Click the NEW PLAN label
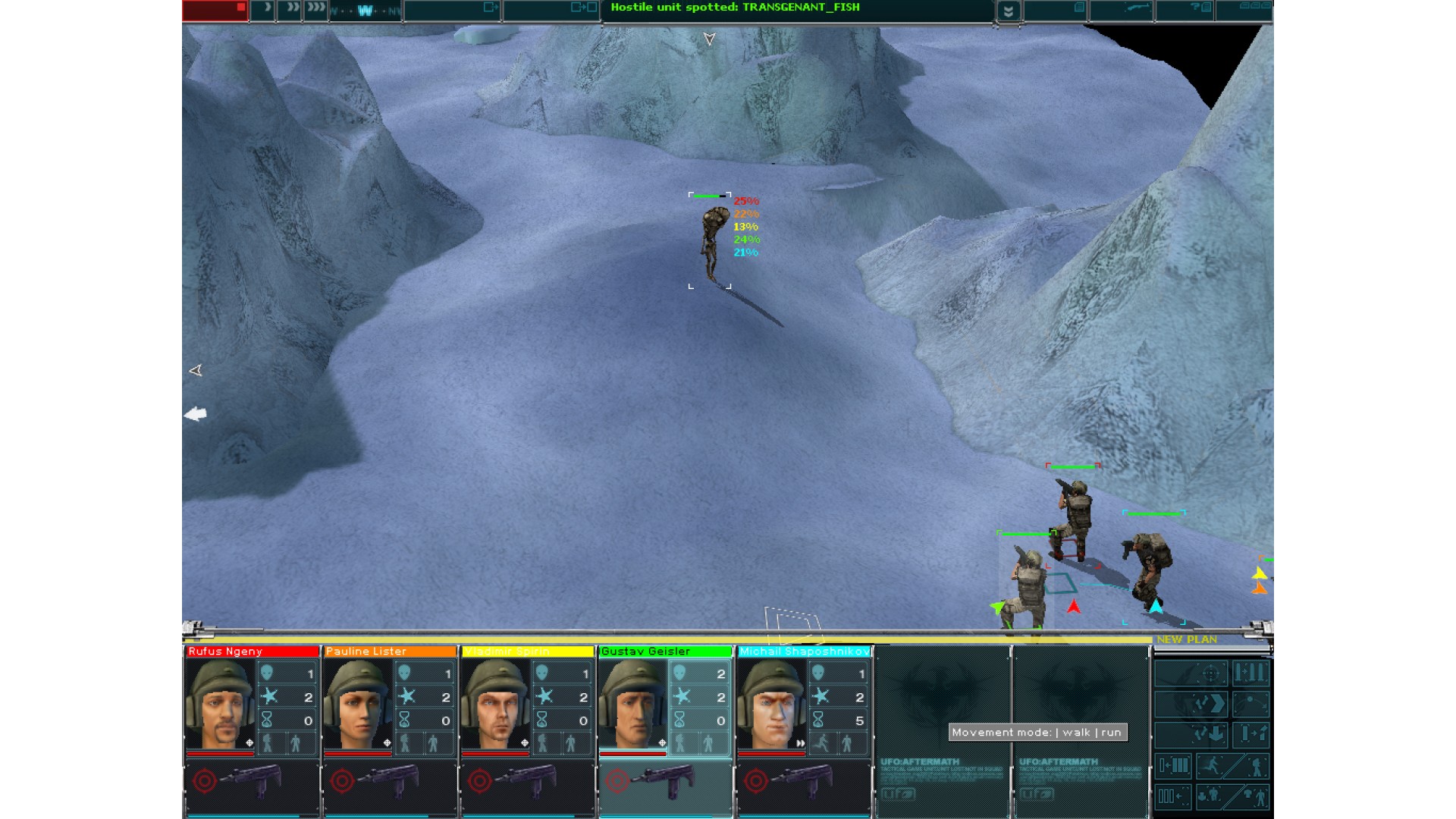Viewport: 1456px width, 819px height. [1187, 639]
